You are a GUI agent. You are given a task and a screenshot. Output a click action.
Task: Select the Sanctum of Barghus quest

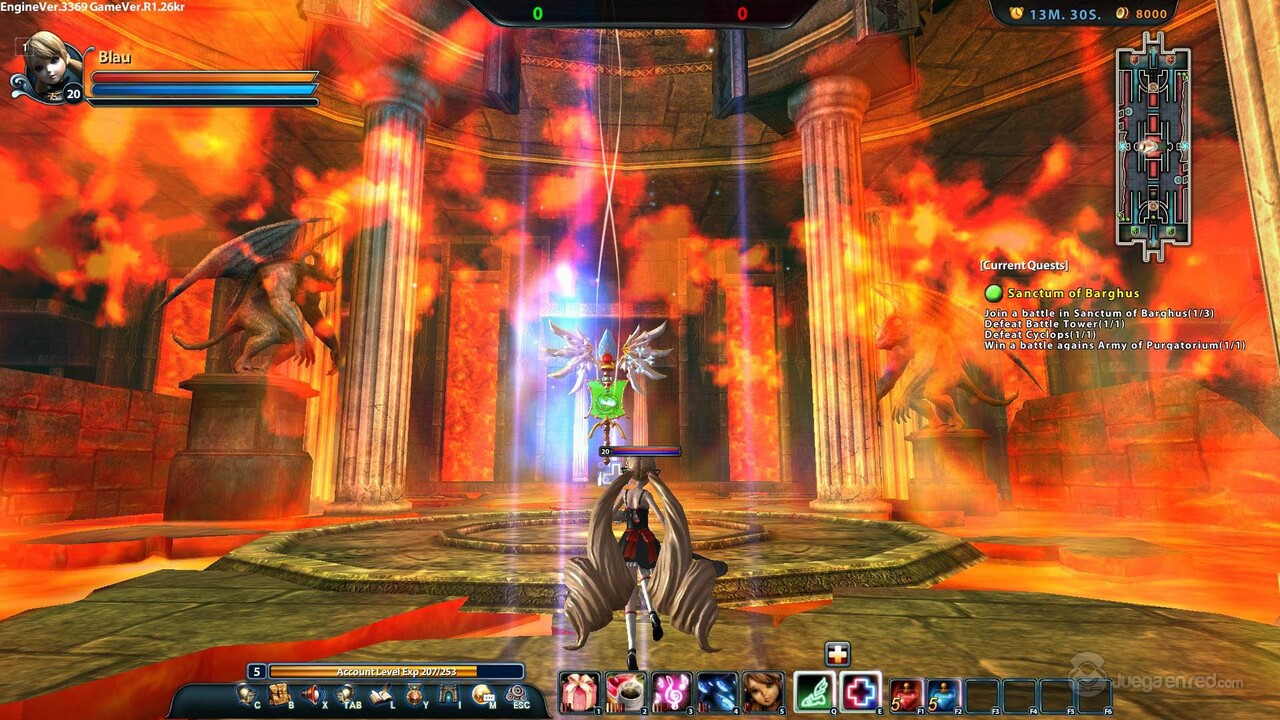tap(1073, 294)
